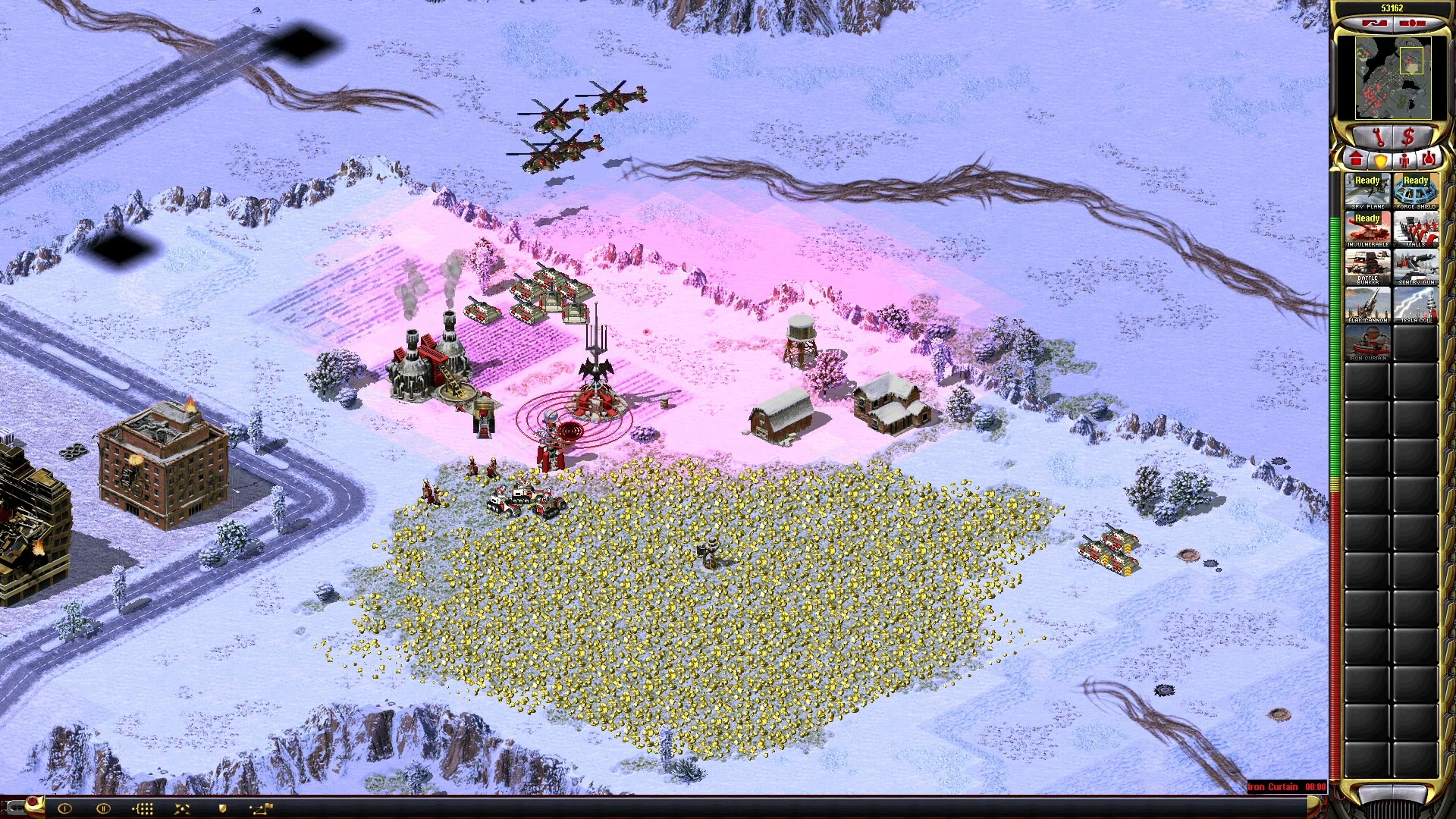Build Walls from the sidebar
The height and width of the screenshot is (819, 1456).
pyautogui.click(x=1416, y=228)
